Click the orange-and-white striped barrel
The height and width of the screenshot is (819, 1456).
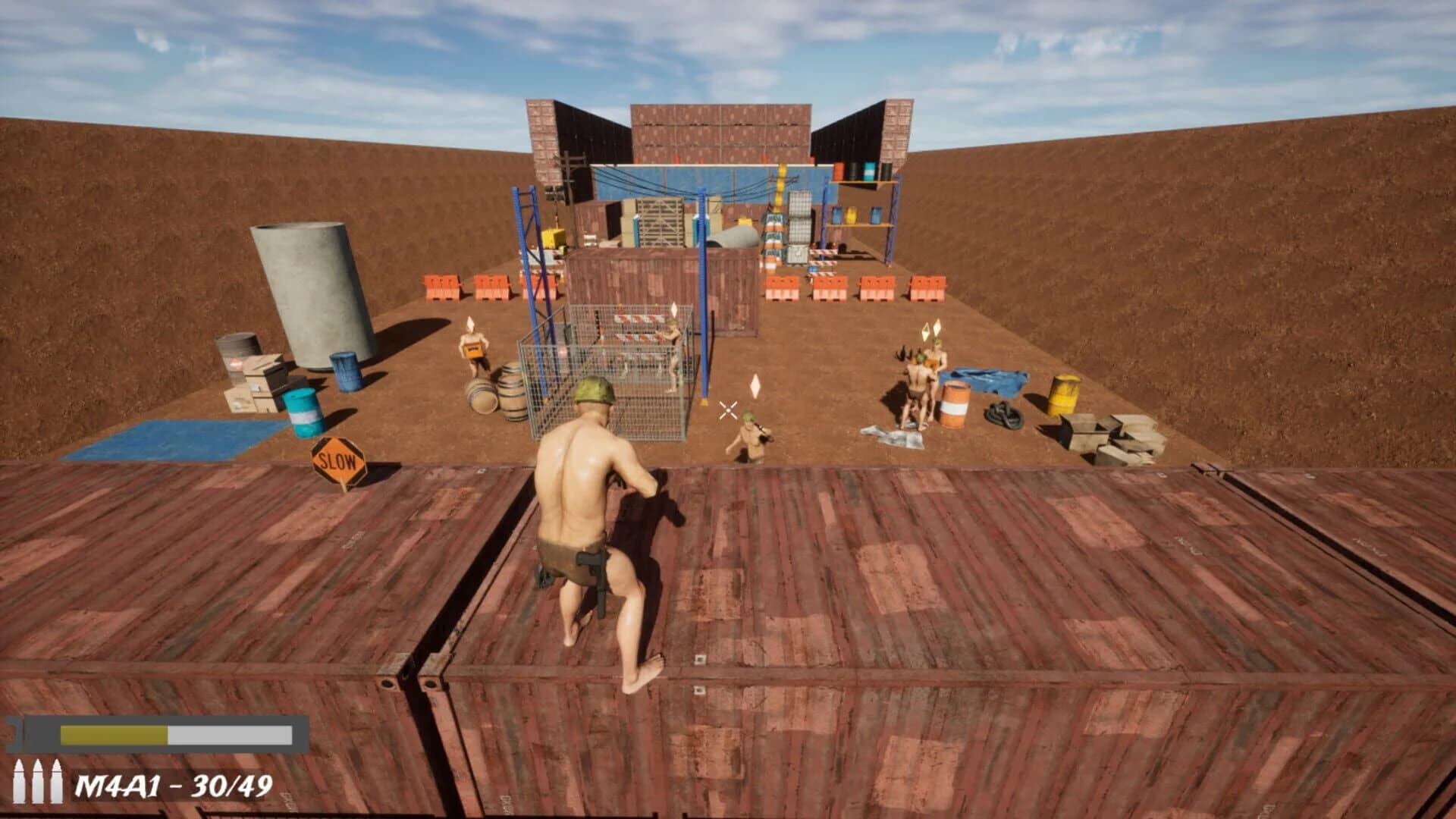pos(954,401)
